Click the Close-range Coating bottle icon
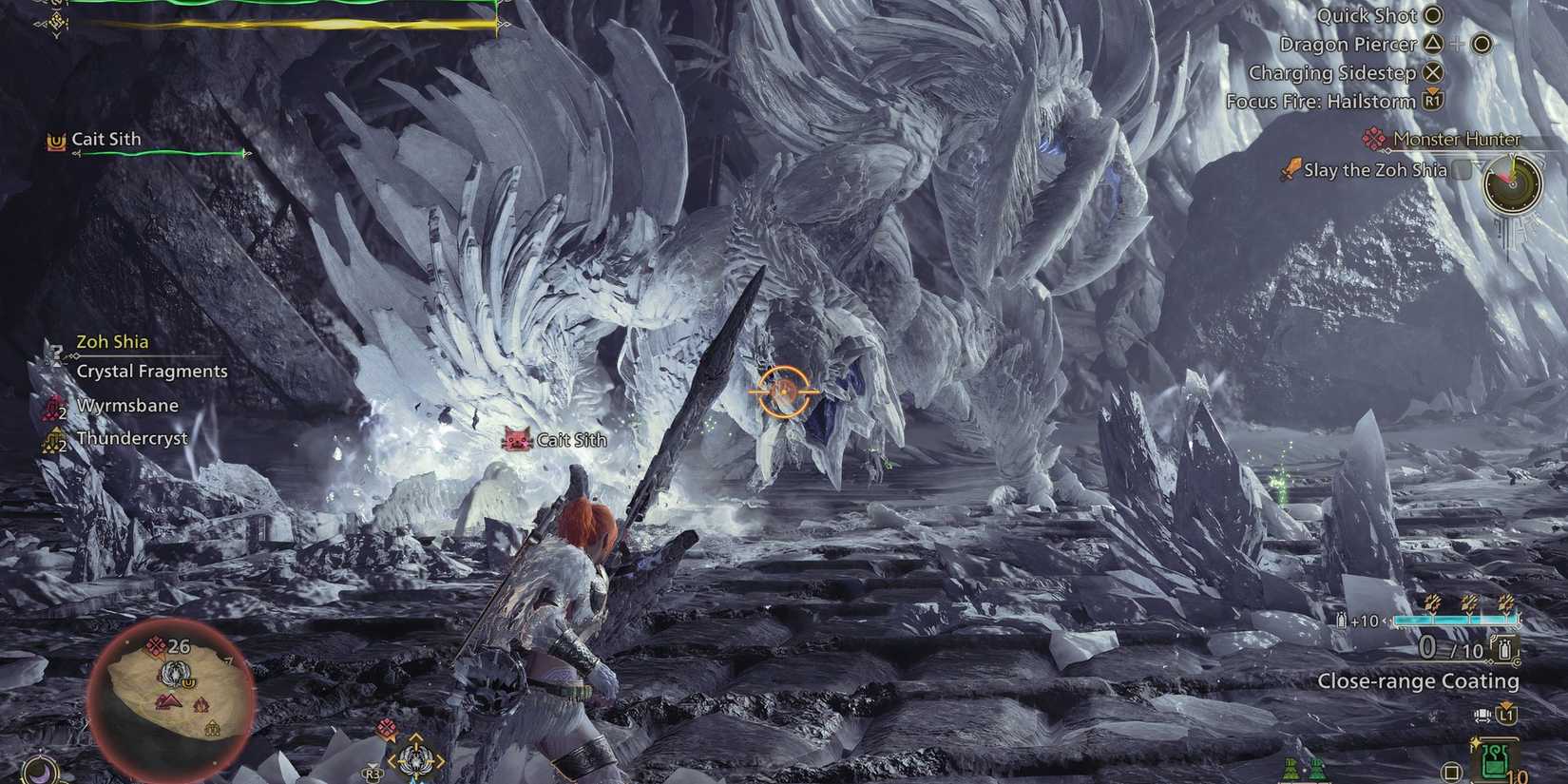Screen dimensions: 1568x784 (1503, 650)
